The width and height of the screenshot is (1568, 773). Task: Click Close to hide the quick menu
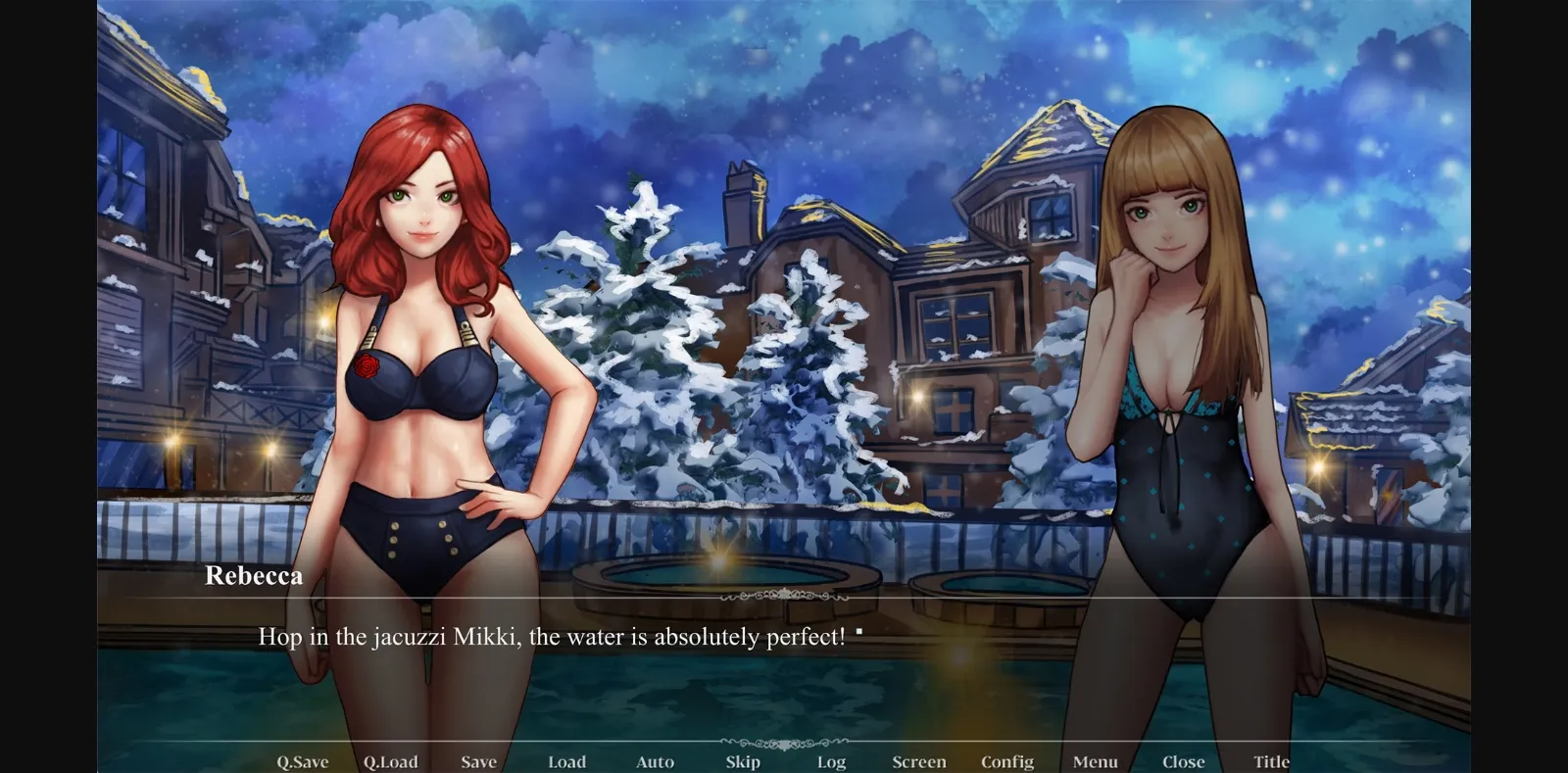coord(1183,761)
